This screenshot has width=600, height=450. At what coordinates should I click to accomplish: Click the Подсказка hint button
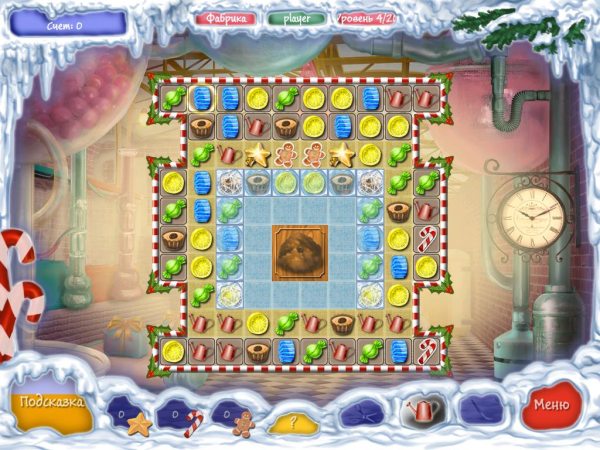pos(49,403)
